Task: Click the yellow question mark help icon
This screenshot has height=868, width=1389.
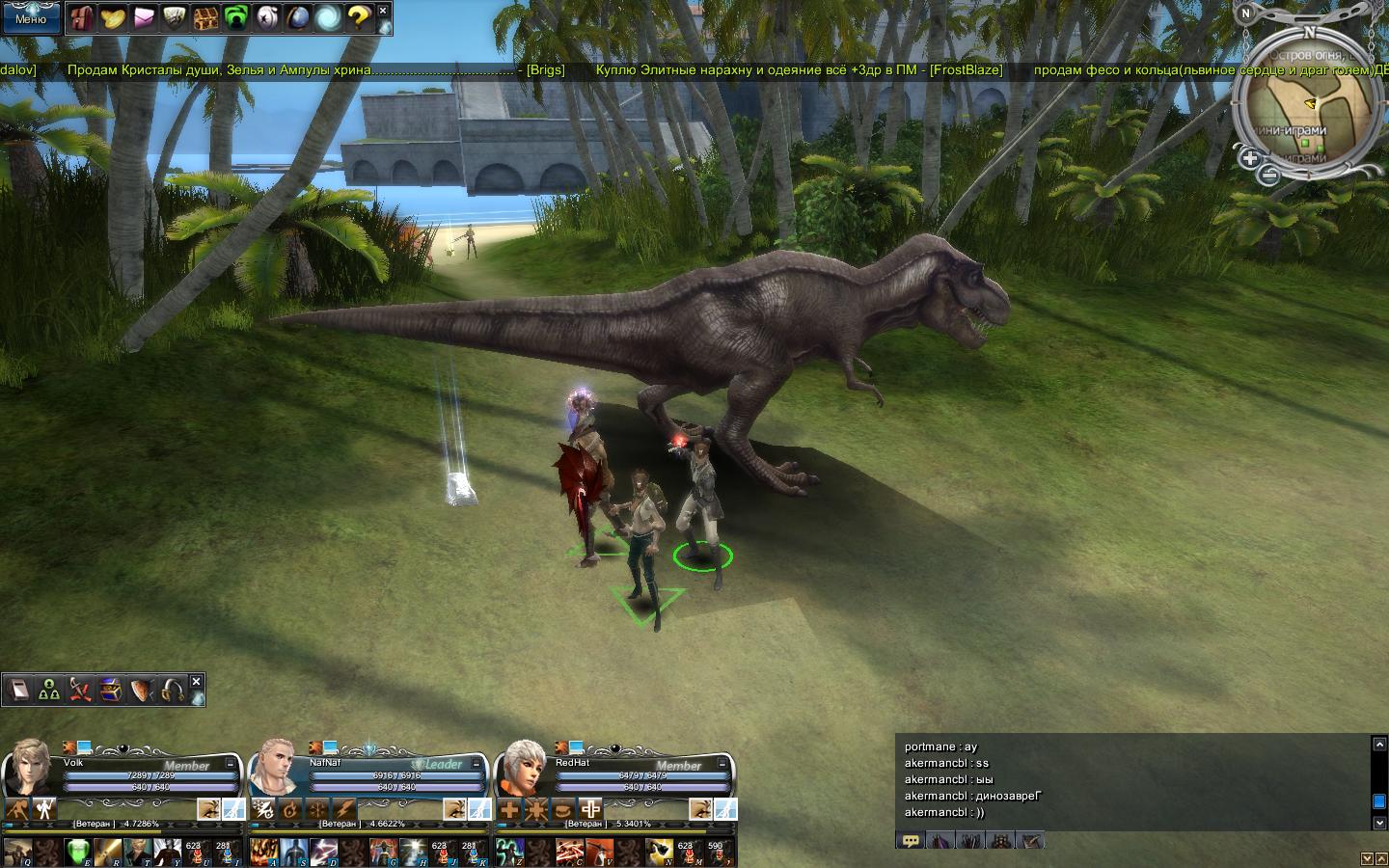Action: [x=358, y=17]
